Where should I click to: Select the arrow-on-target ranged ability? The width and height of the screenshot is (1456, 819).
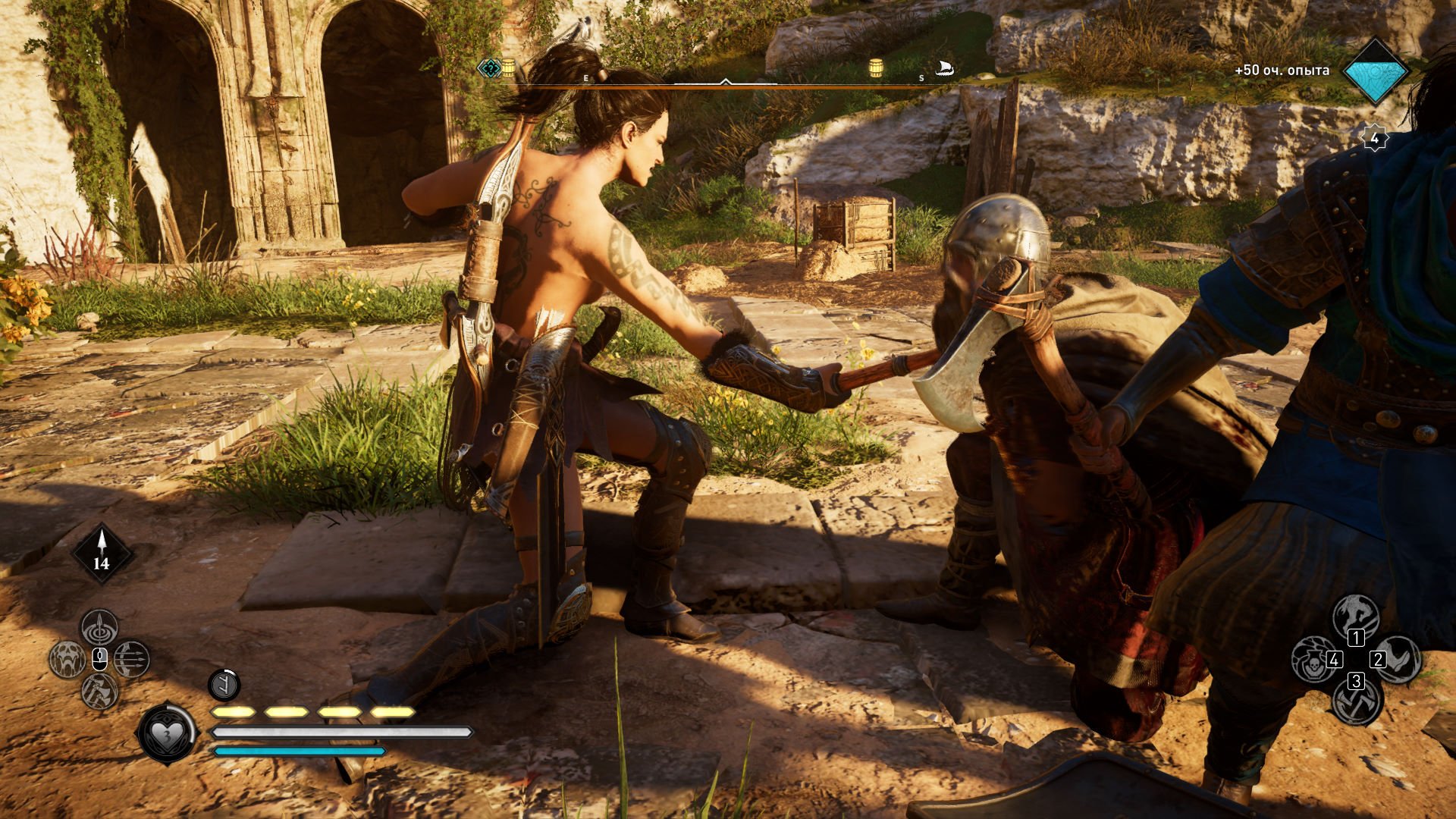click(99, 628)
